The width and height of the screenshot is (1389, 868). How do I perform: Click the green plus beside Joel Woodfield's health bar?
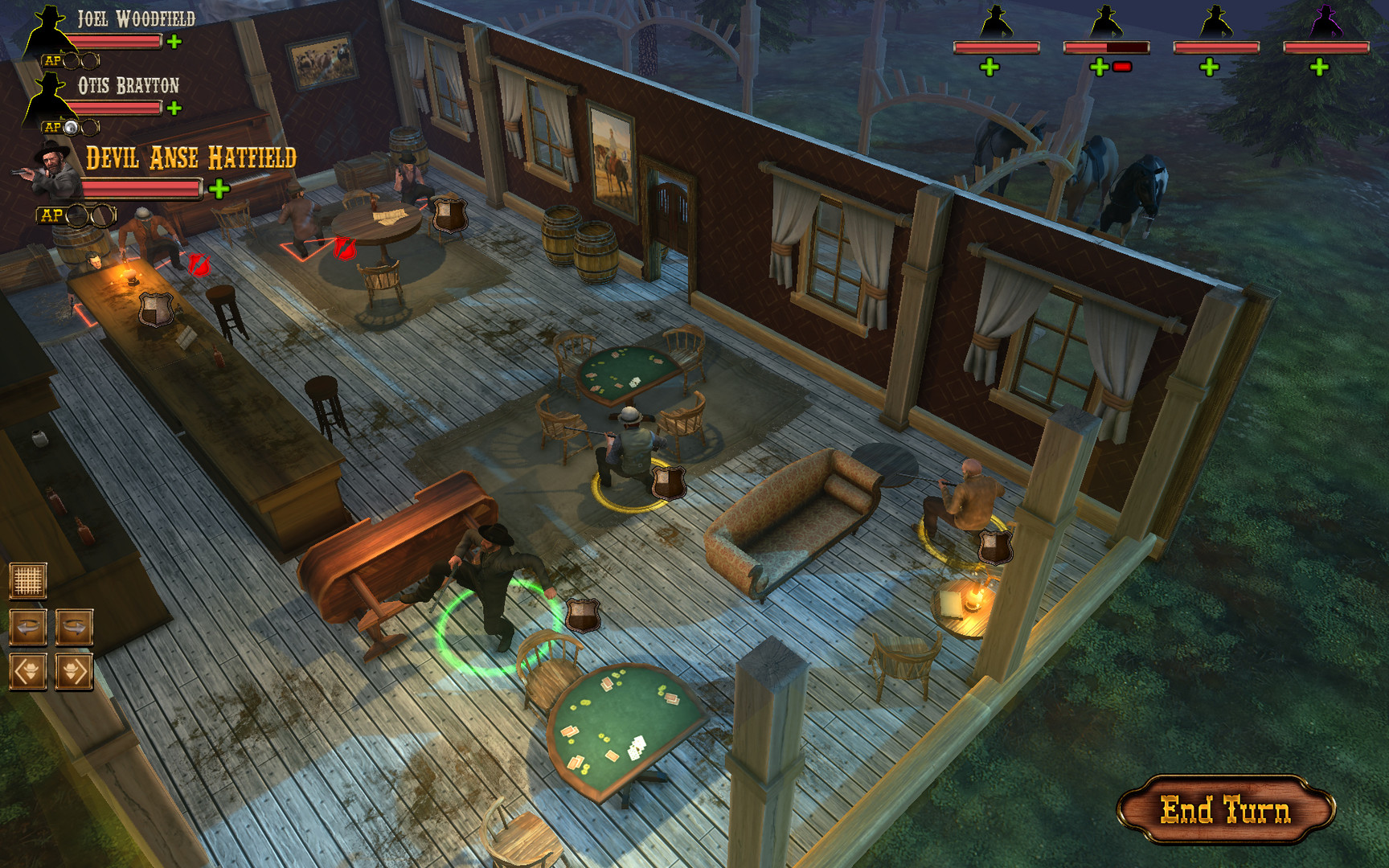173,43
